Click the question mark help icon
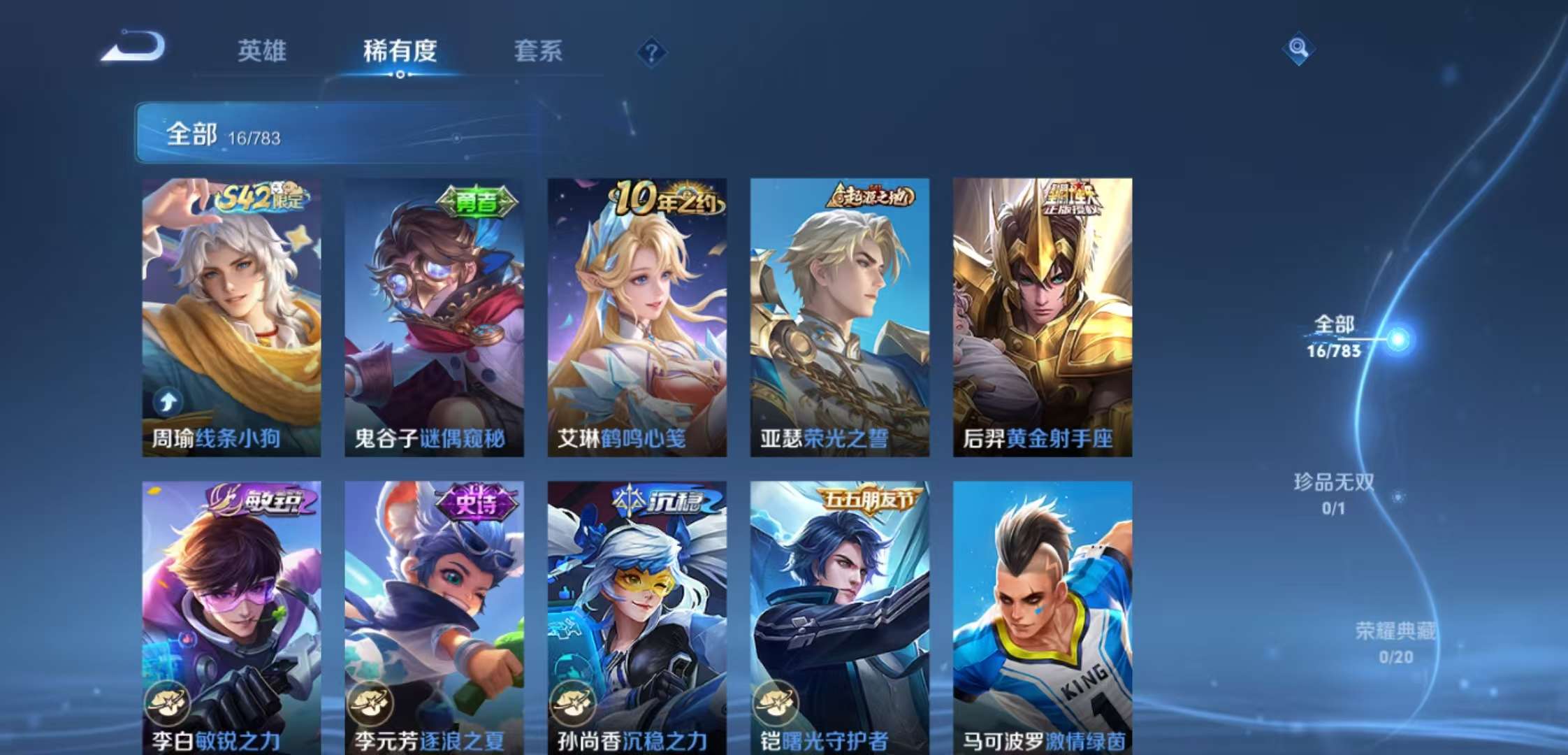Image resolution: width=1568 pixels, height=755 pixels. coord(651,50)
